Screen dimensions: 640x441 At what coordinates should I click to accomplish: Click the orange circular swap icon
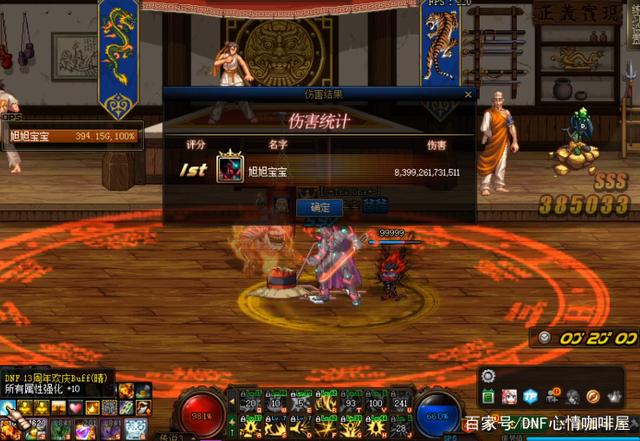[592, 396]
